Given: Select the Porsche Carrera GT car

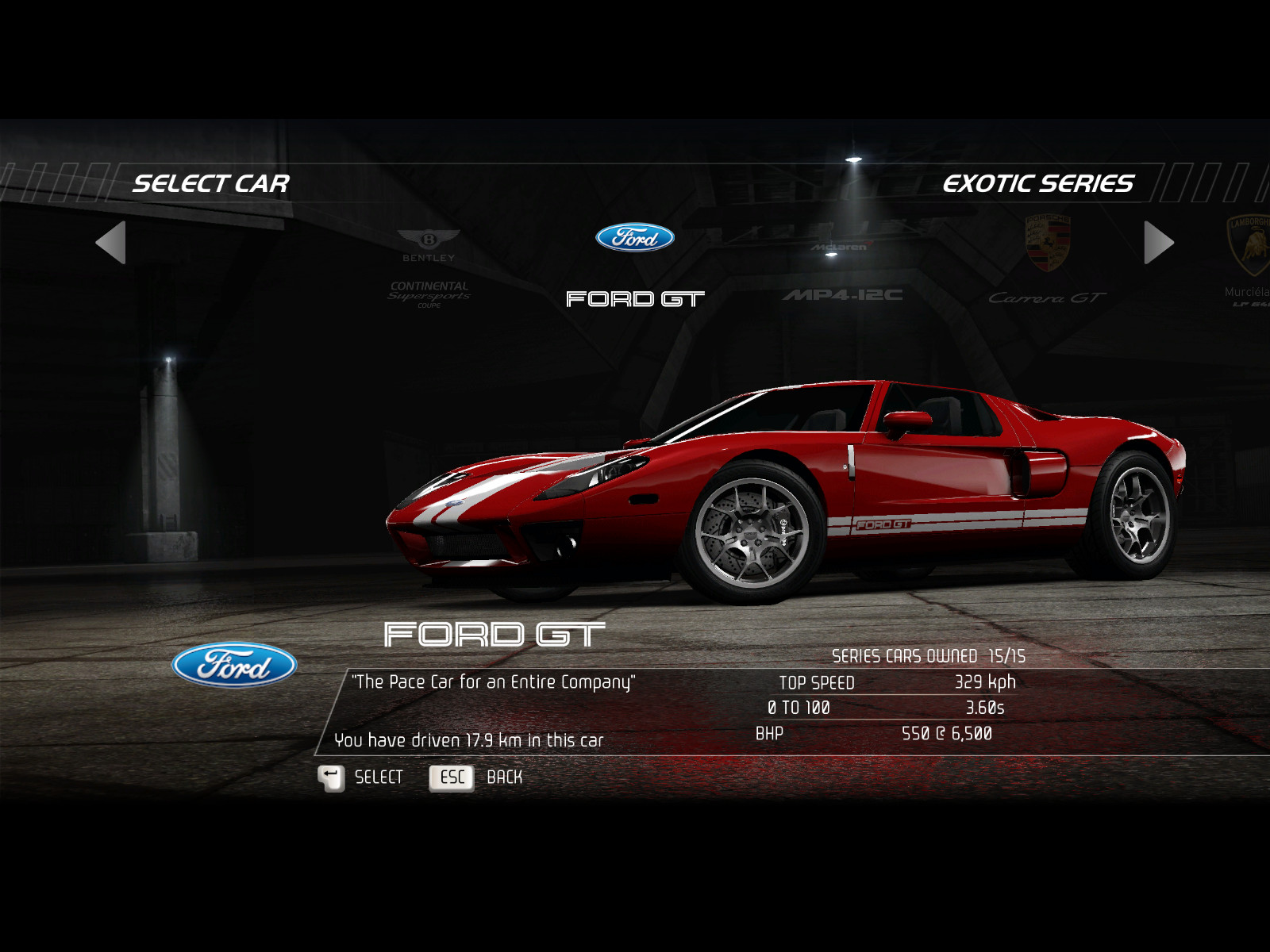Looking at the screenshot, I should pyautogui.click(x=1048, y=263).
